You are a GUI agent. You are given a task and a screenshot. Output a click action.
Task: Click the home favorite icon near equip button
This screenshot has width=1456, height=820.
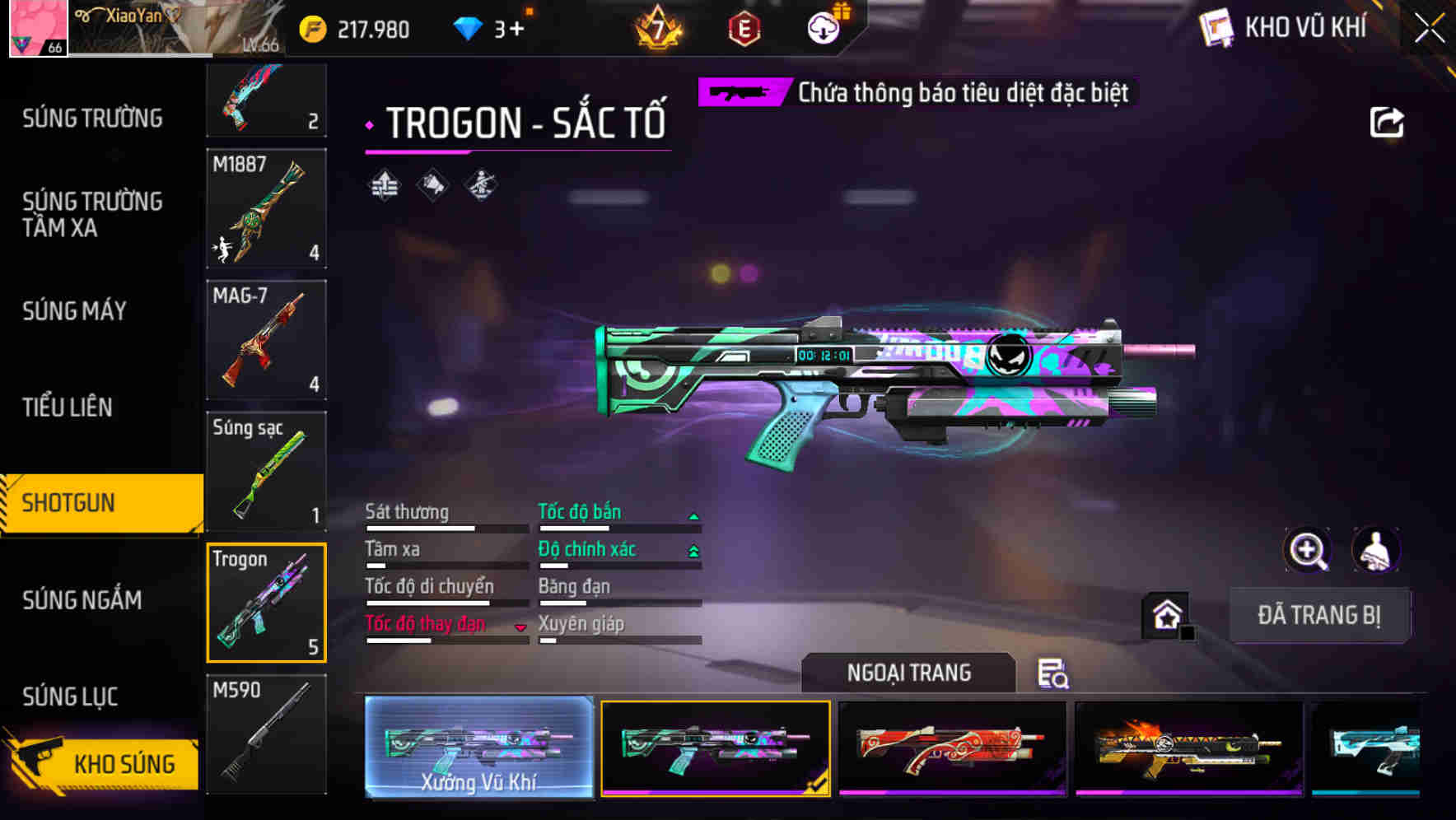pyautogui.click(x=1165, y=615)
